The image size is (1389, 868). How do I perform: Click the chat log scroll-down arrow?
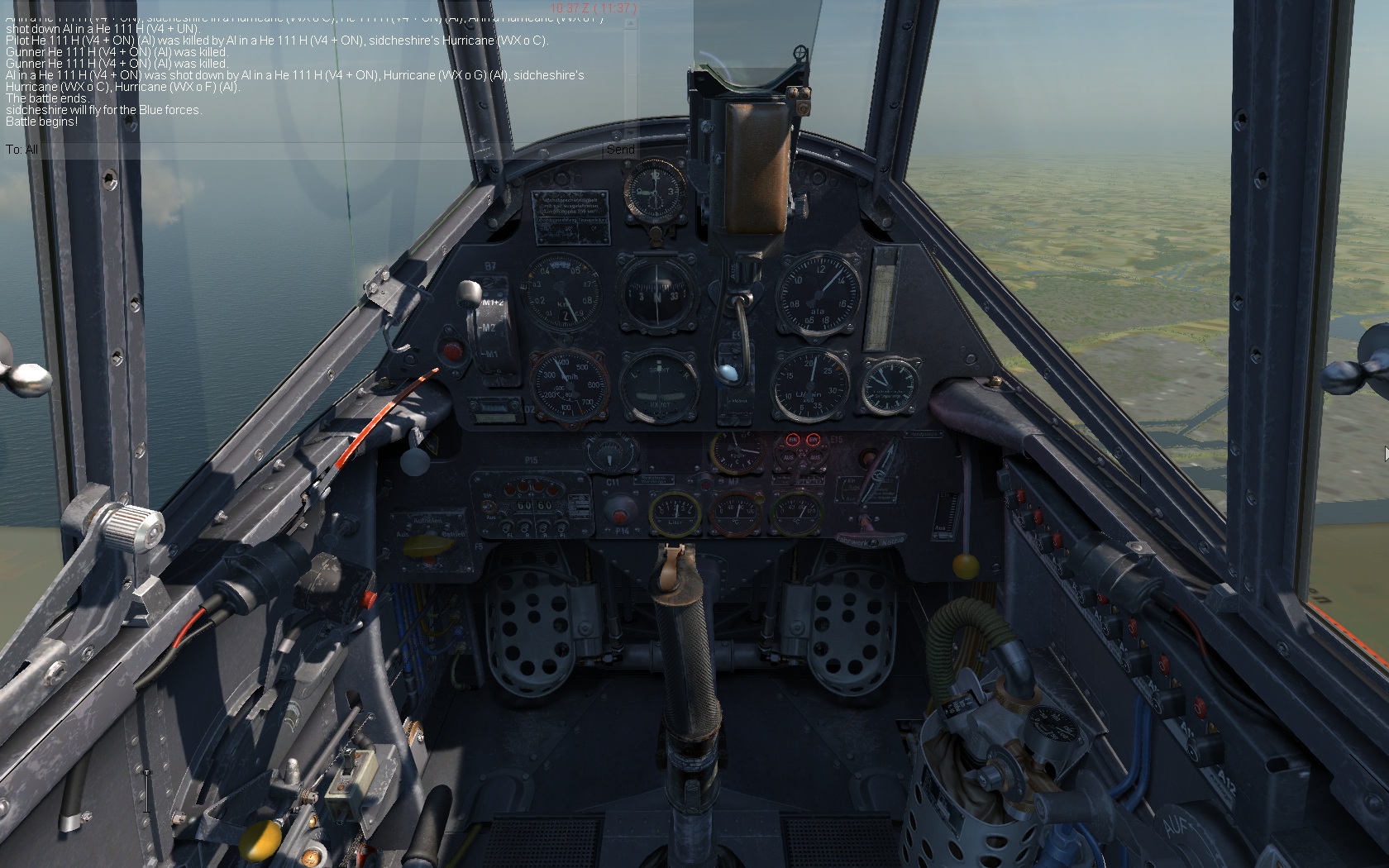pos(630,132)
